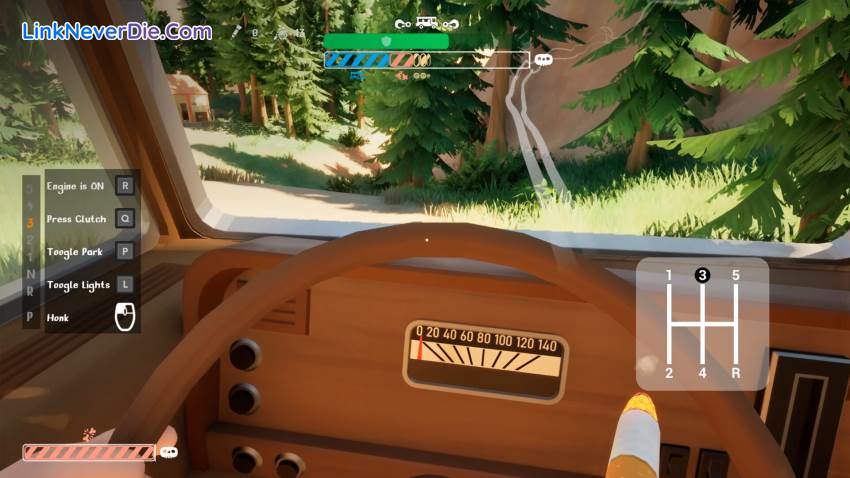Shift to gear 4 on the pattern
850x478 pixels.
[702, 373]
